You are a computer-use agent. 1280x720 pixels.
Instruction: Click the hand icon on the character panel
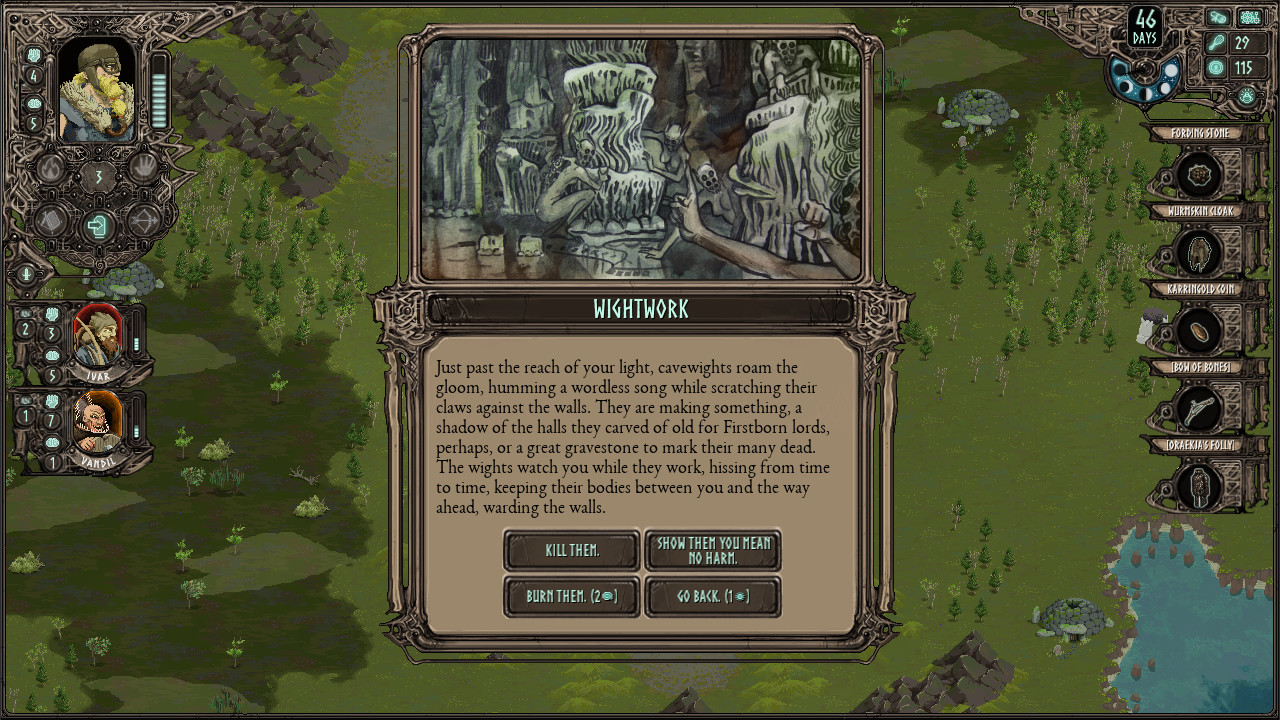click(146, 168)
